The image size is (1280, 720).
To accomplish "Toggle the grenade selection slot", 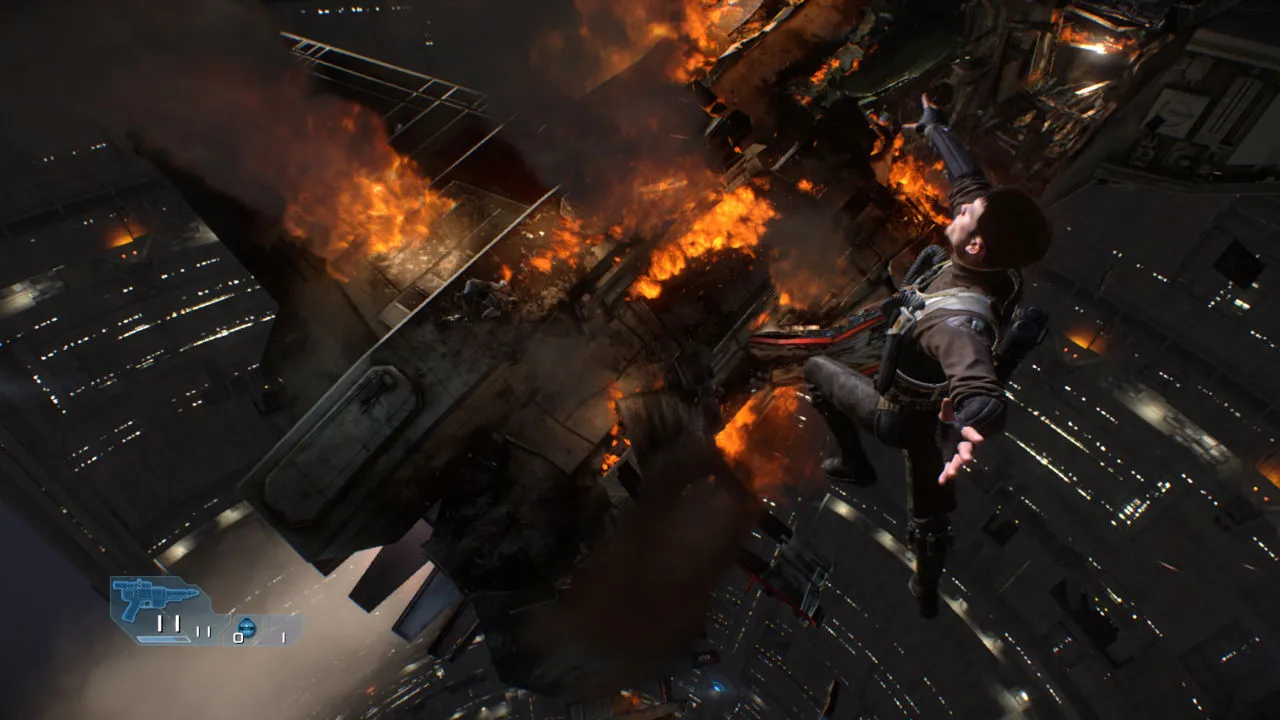I will click(247, 627).
